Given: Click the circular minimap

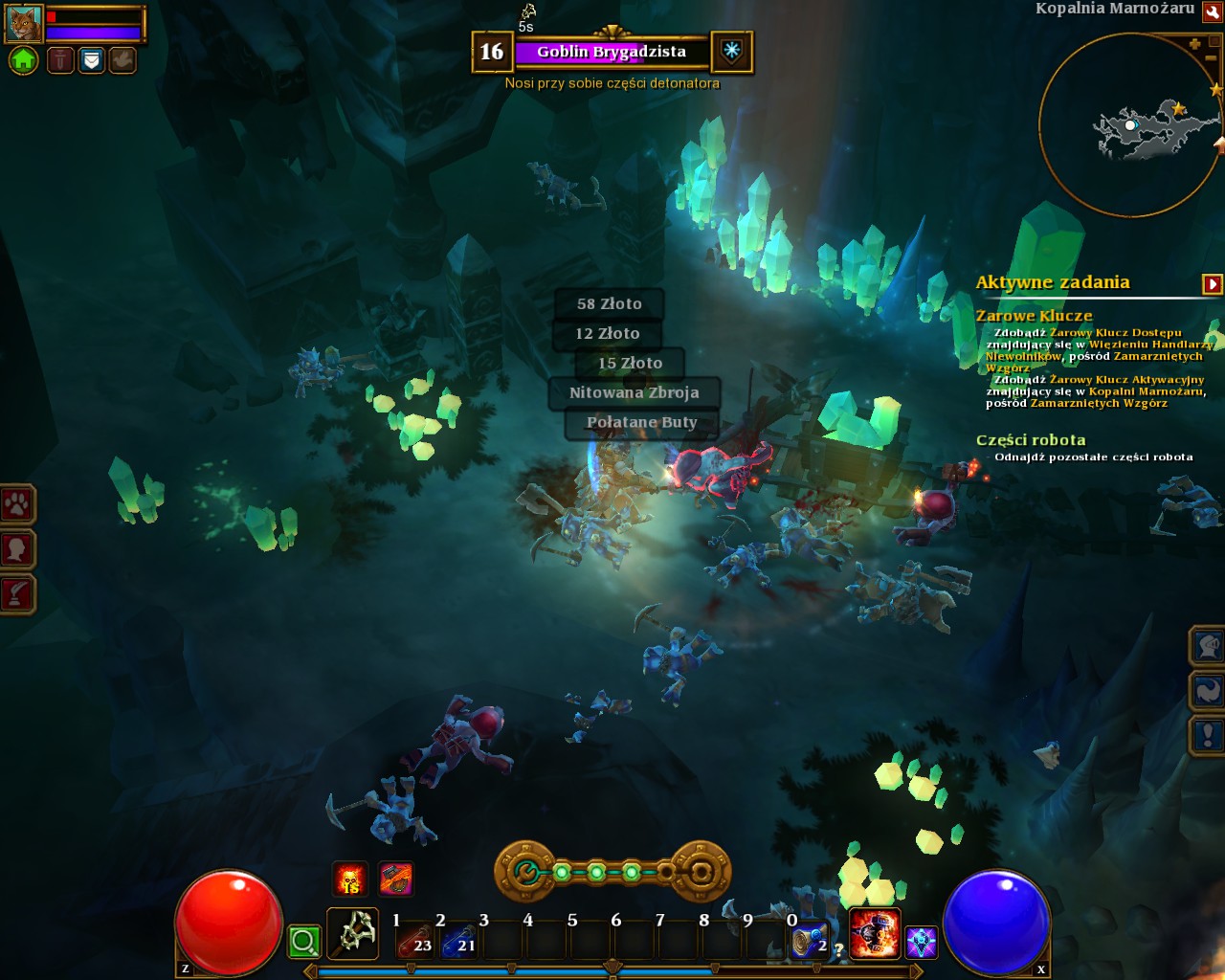Looking at the screenshot, I should tap(1127, 124).
